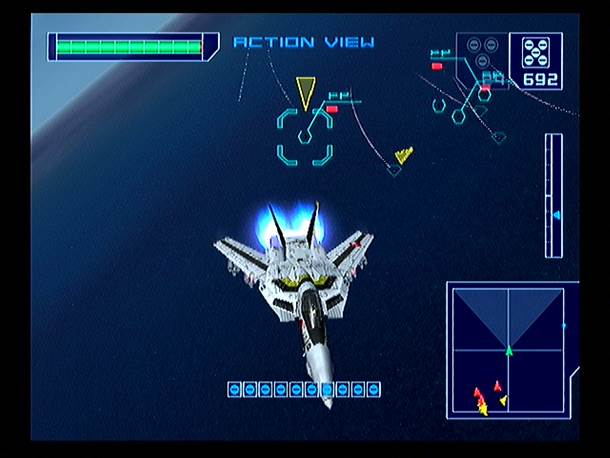Click the ACTION VIEW camera mode label

tap(304, 42)
